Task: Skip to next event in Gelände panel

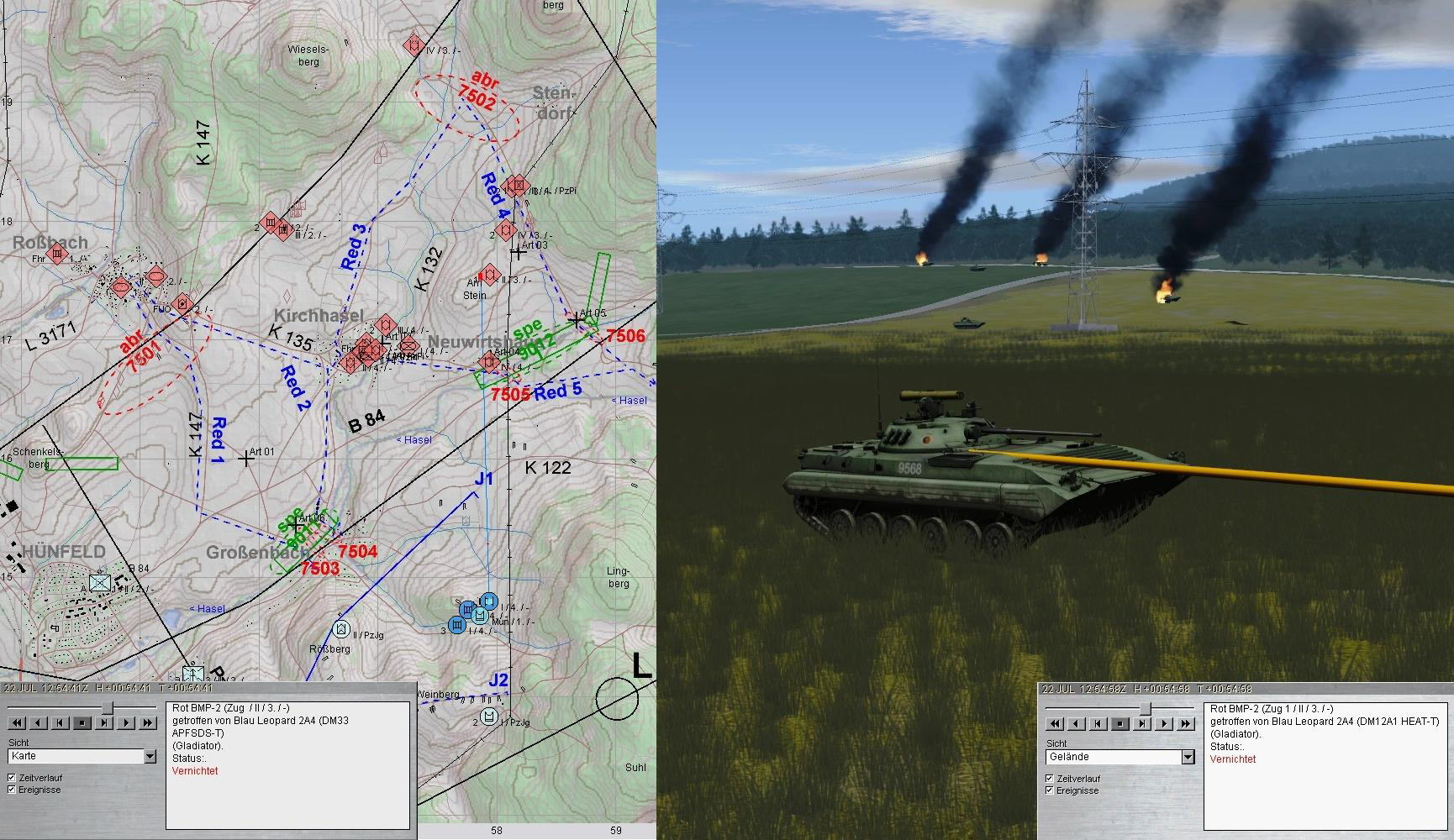Action: point(1142,723)
